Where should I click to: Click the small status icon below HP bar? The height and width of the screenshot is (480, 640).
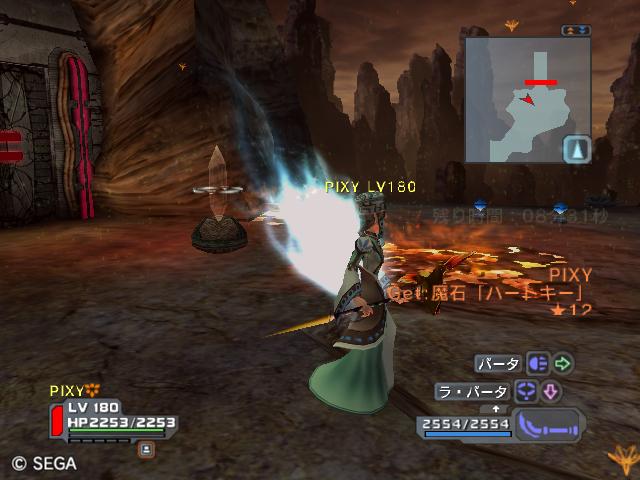coord(146,449)
